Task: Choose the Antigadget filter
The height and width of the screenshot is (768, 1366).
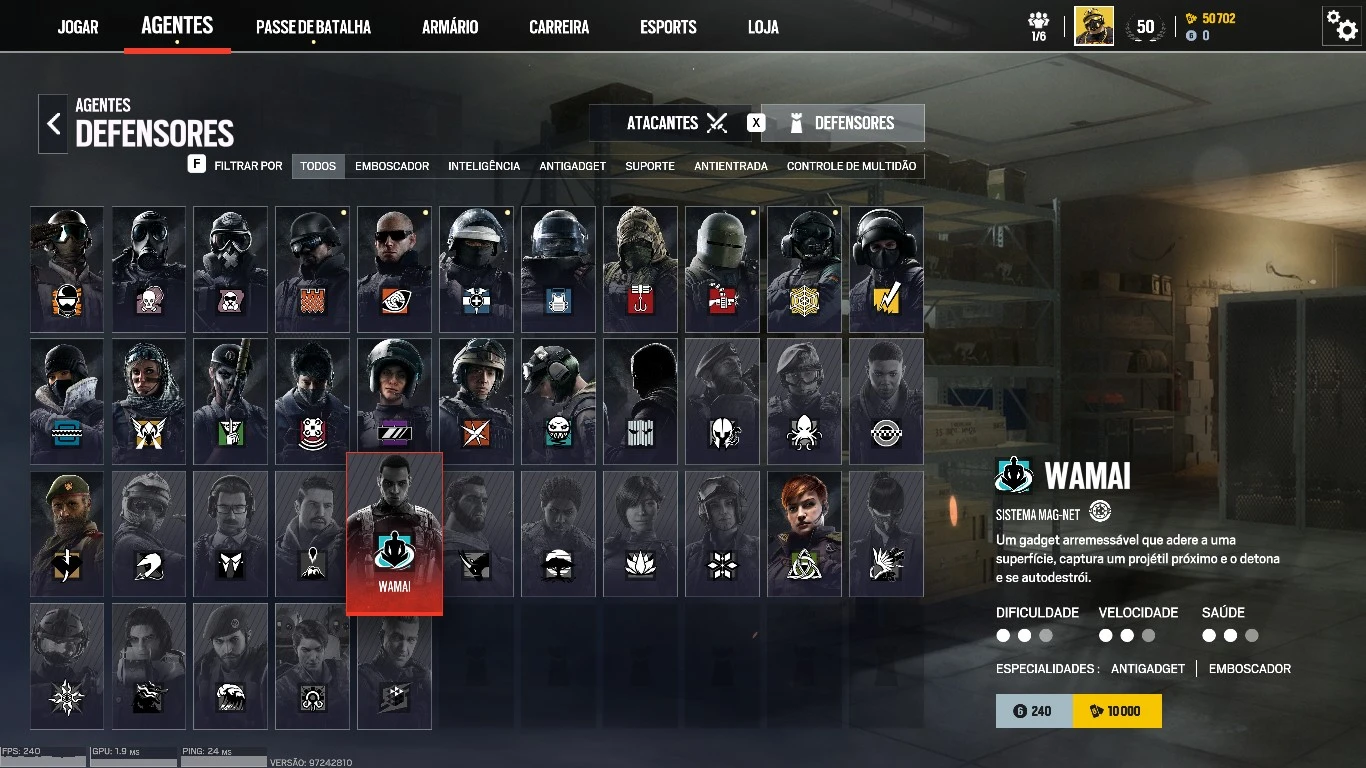Action: coord(572,166)
